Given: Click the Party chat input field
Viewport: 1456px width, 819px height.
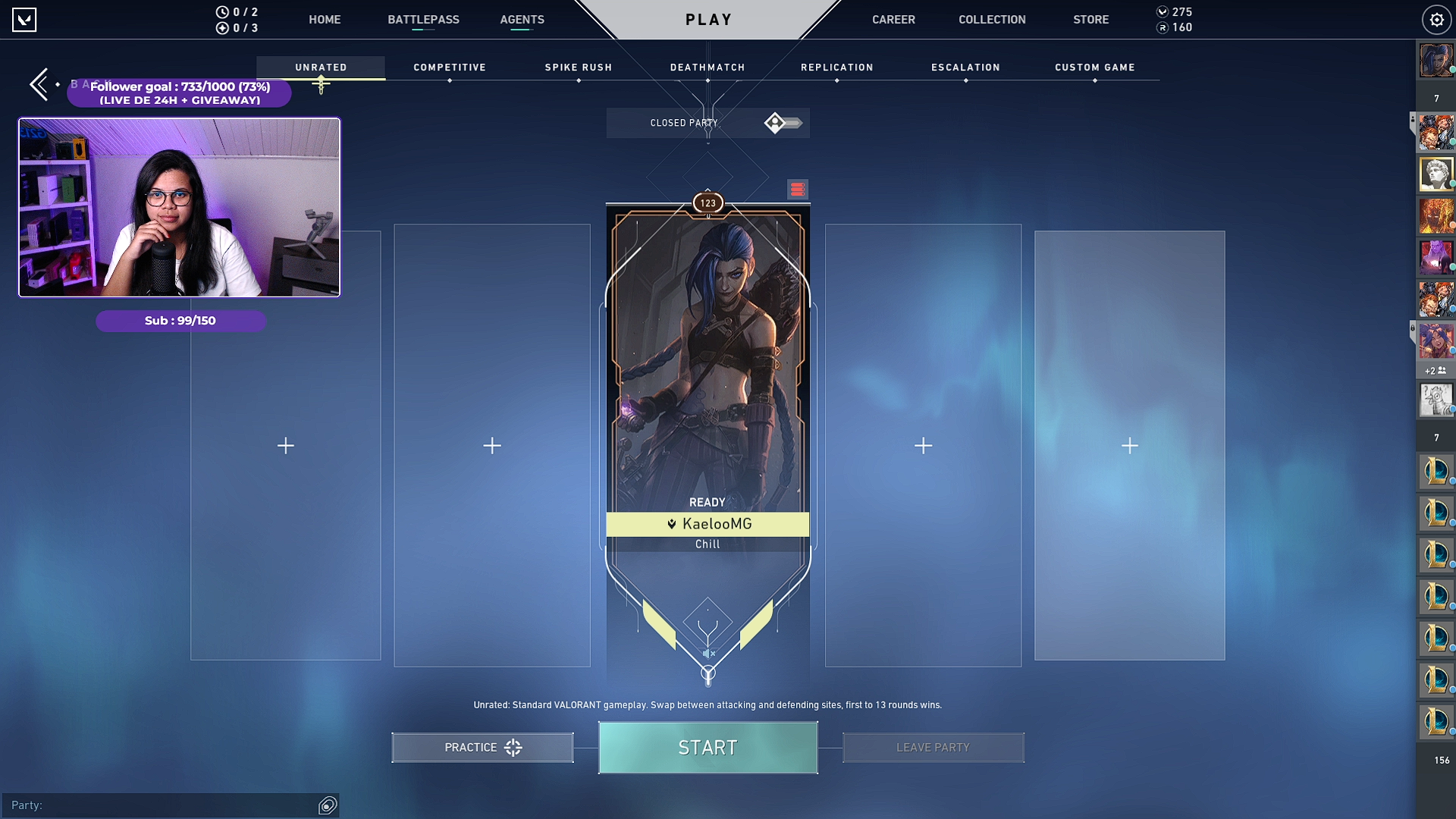Looking at the screenshot, I should click(163, 805).
